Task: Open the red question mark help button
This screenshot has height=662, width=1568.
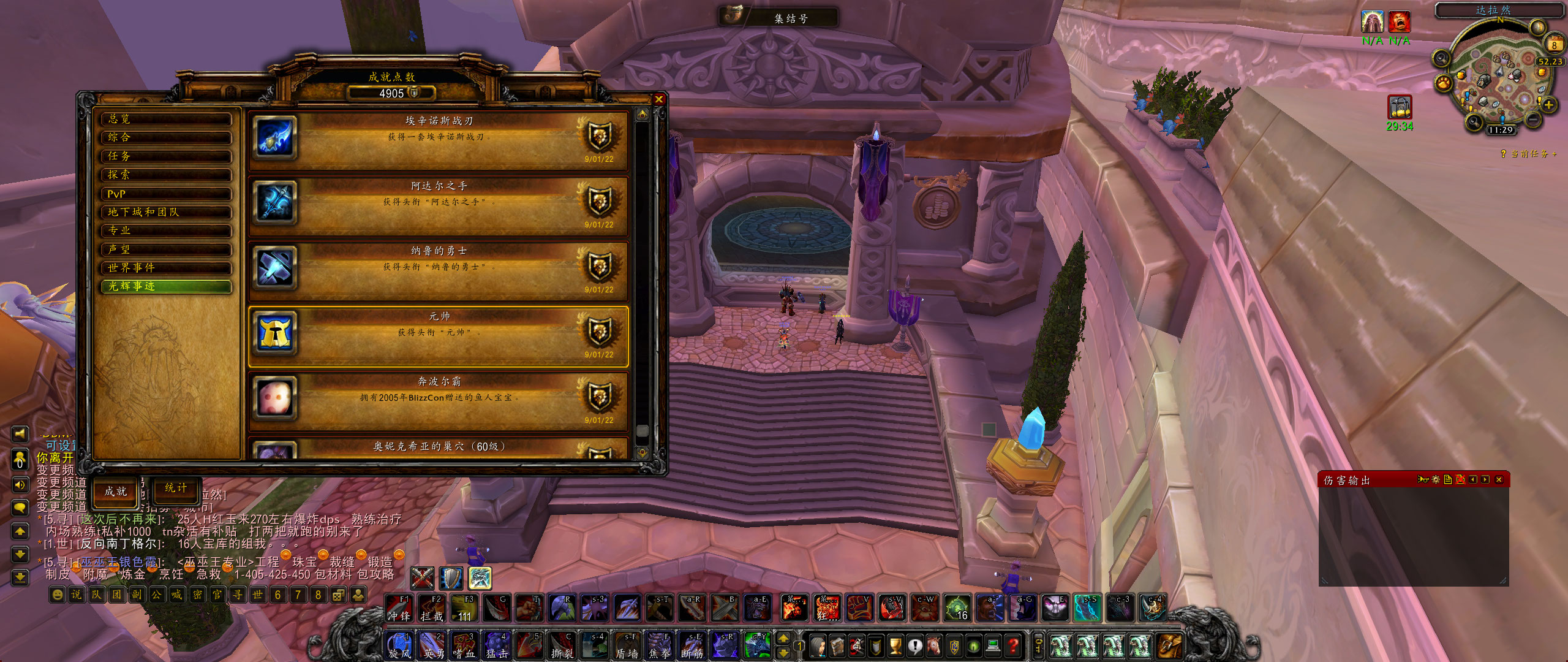Action: (x=1014, y=645)
